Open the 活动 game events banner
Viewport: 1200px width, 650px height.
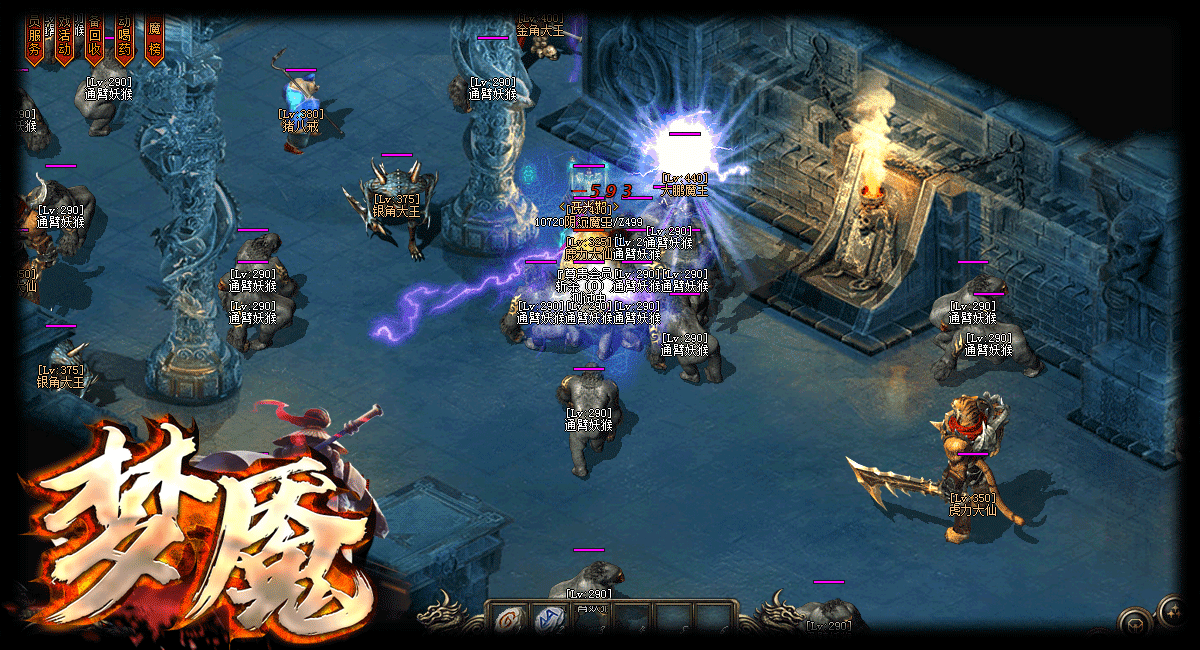(x=65, y=39)
